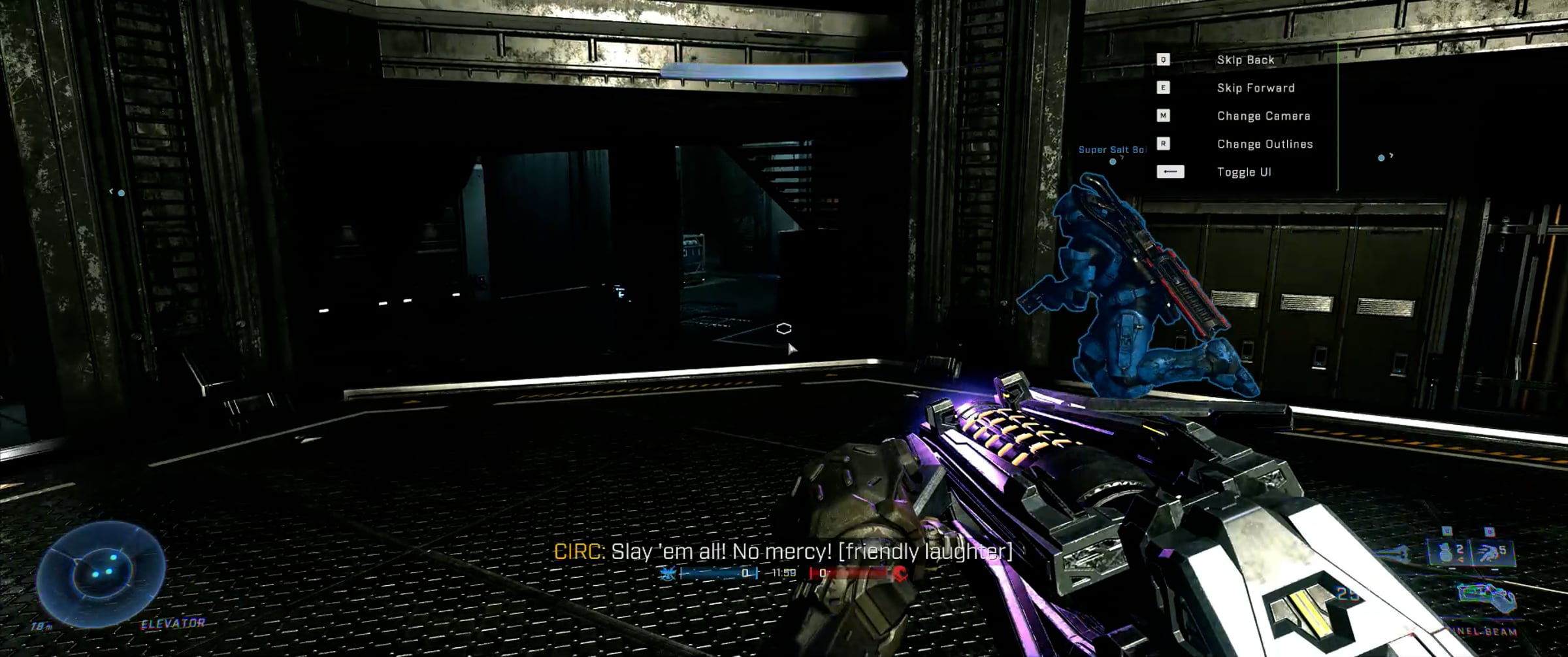Toggle UI from the theater controls list

1243,173
